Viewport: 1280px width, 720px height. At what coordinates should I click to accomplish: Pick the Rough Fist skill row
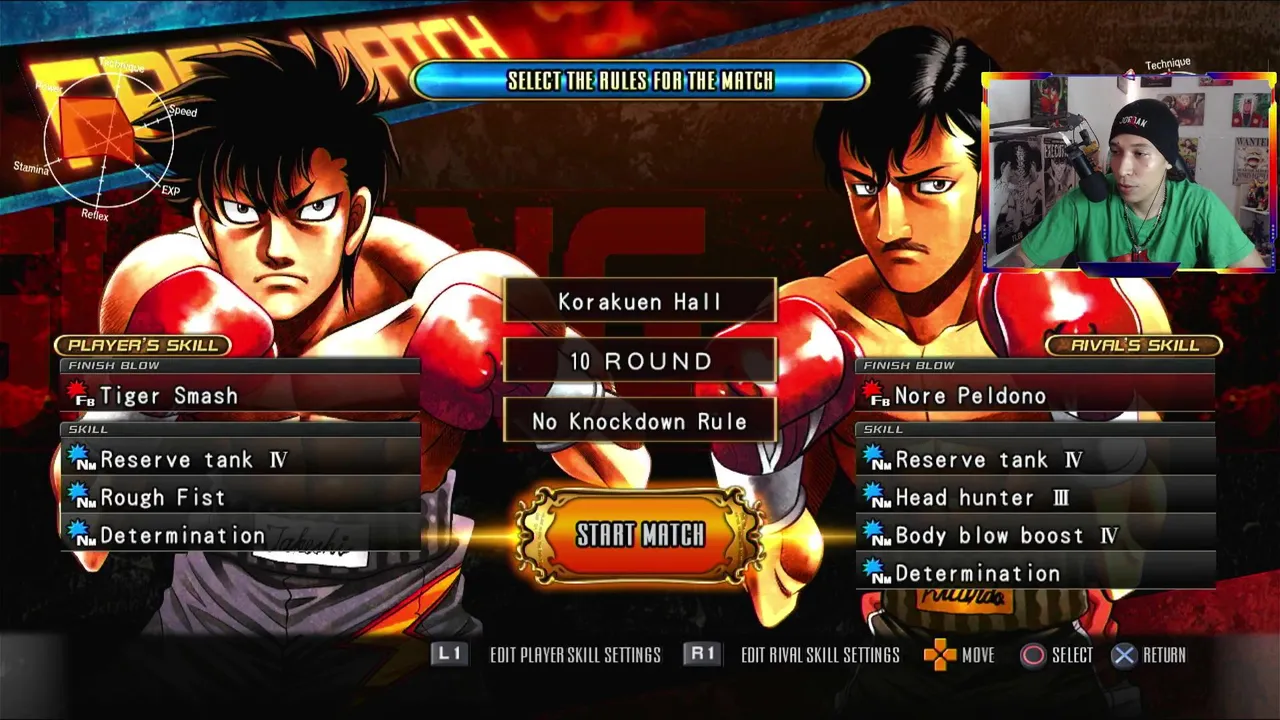240,498
